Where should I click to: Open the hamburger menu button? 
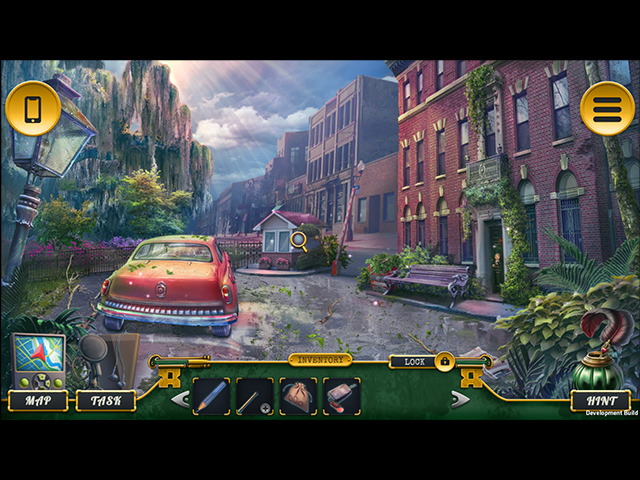tap(607, 108)
